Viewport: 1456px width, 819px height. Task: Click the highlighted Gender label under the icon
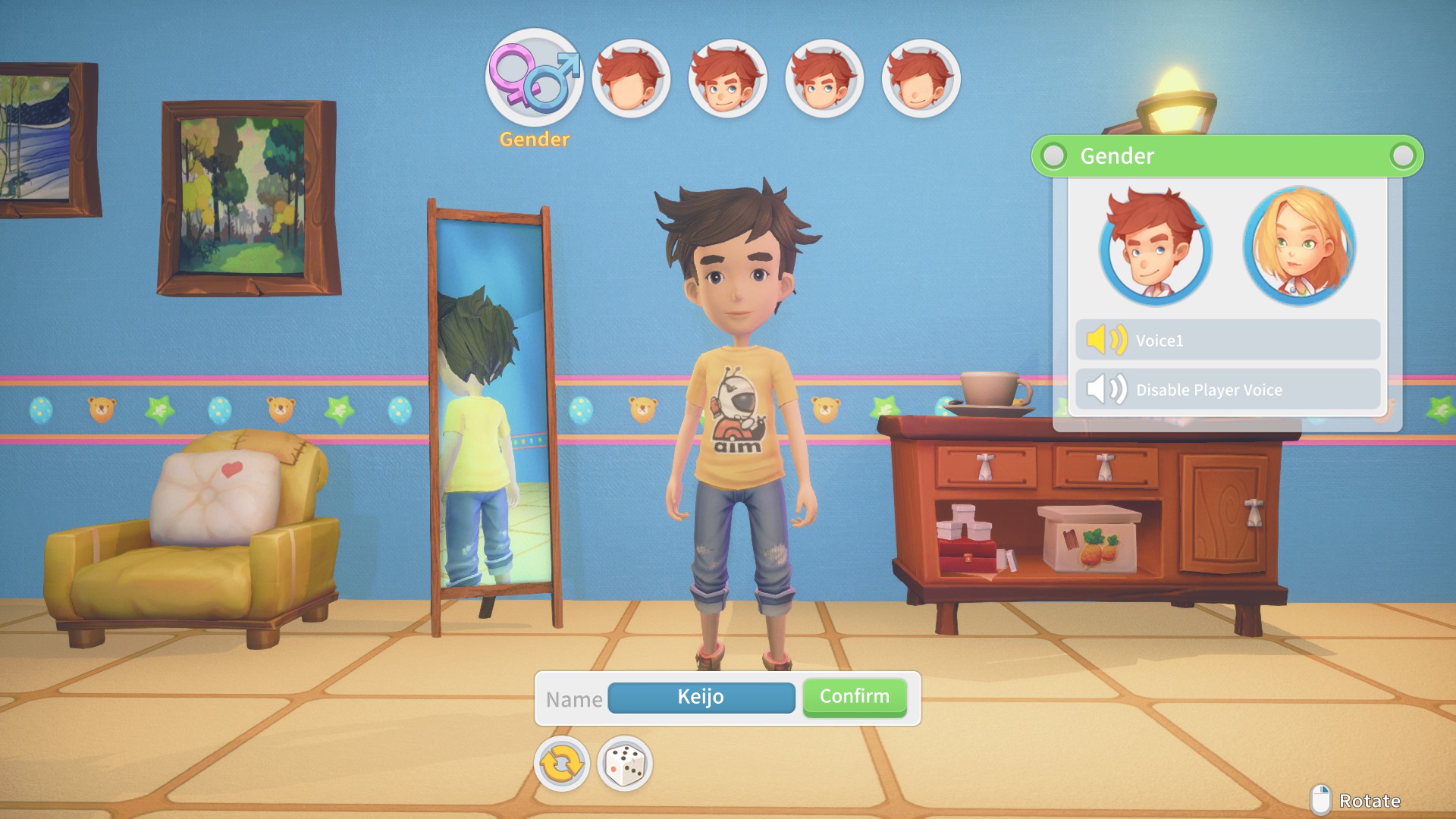pos(533,139)
